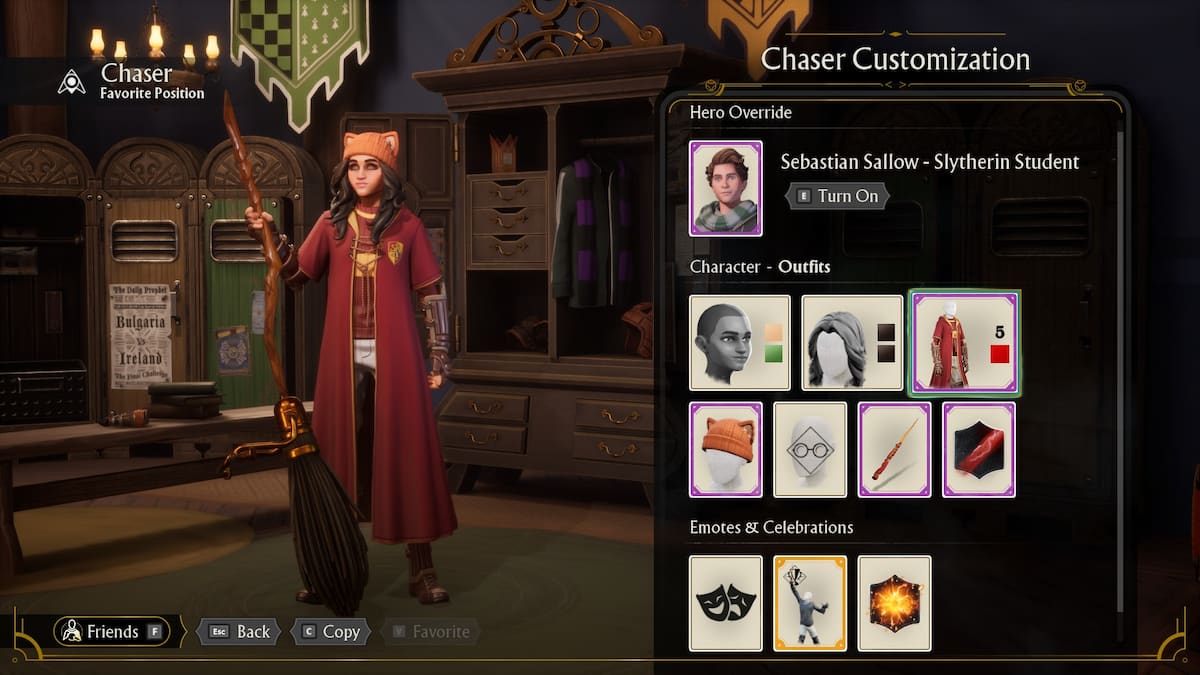The height and width of the screenshot is (675, 1200).
Task: Copy the Chaser customization
Action: 331,631
